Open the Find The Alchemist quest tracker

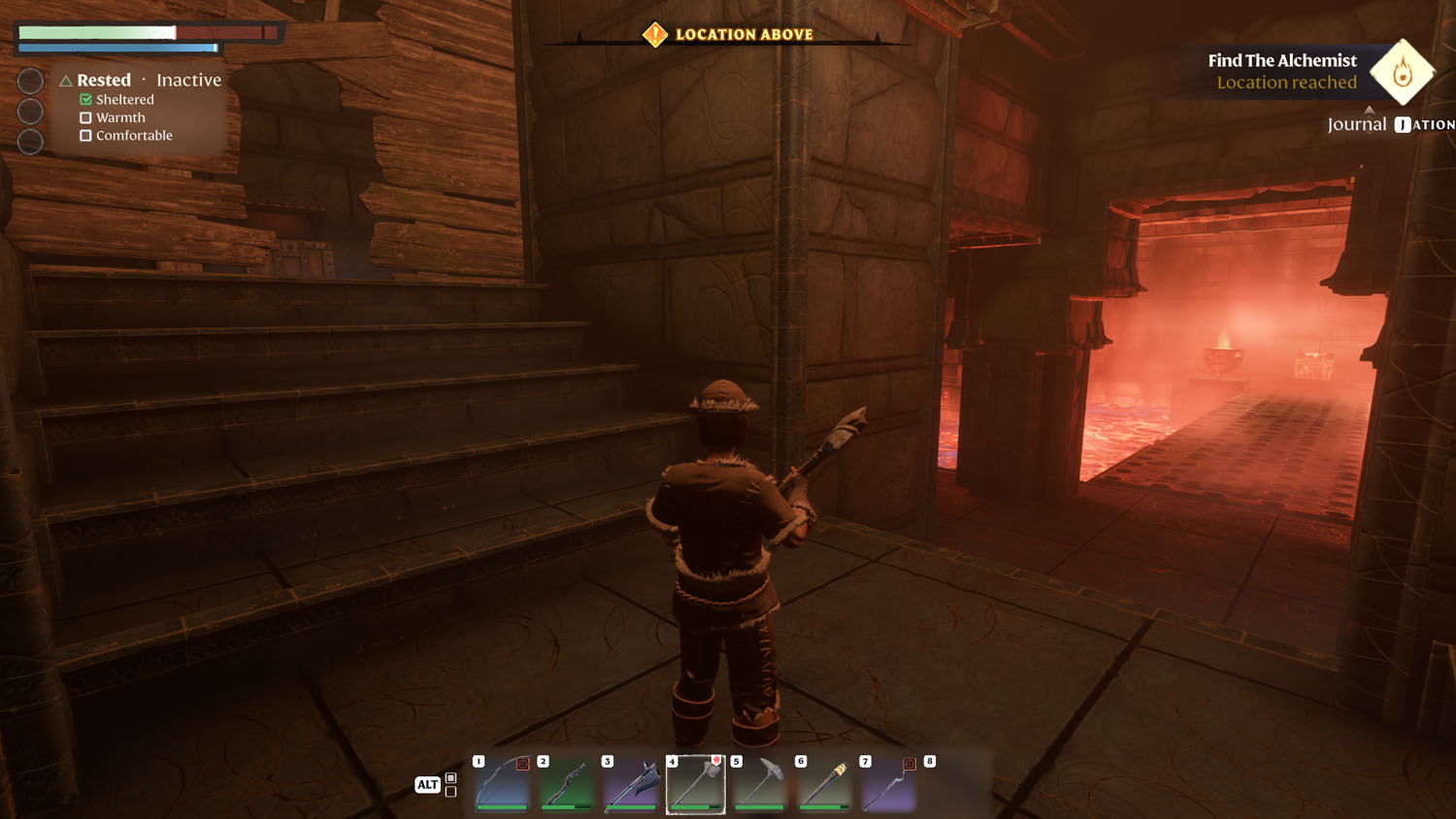coord(1281,71)
